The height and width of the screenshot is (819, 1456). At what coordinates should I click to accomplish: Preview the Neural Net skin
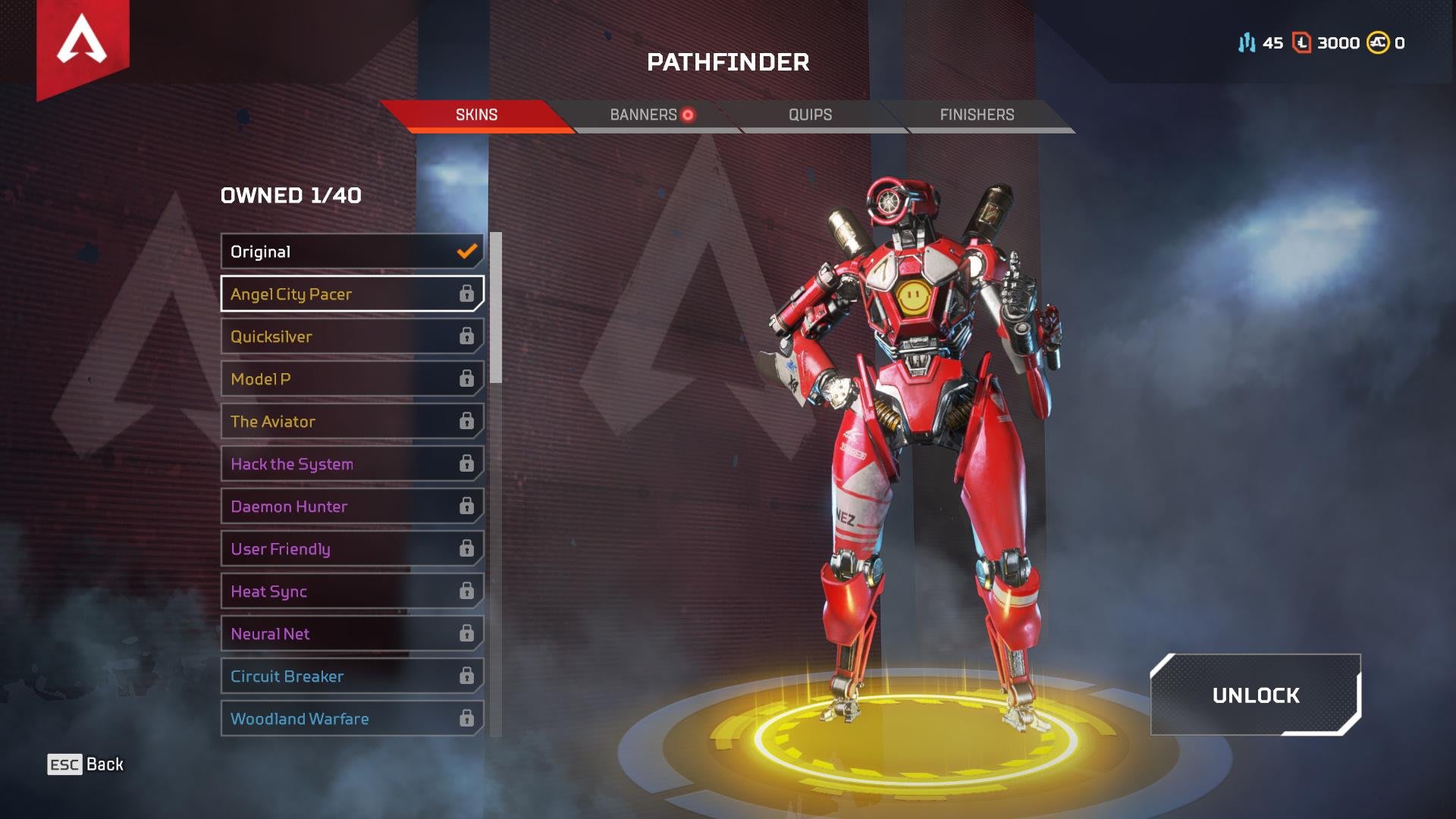(x=352, y=634)
